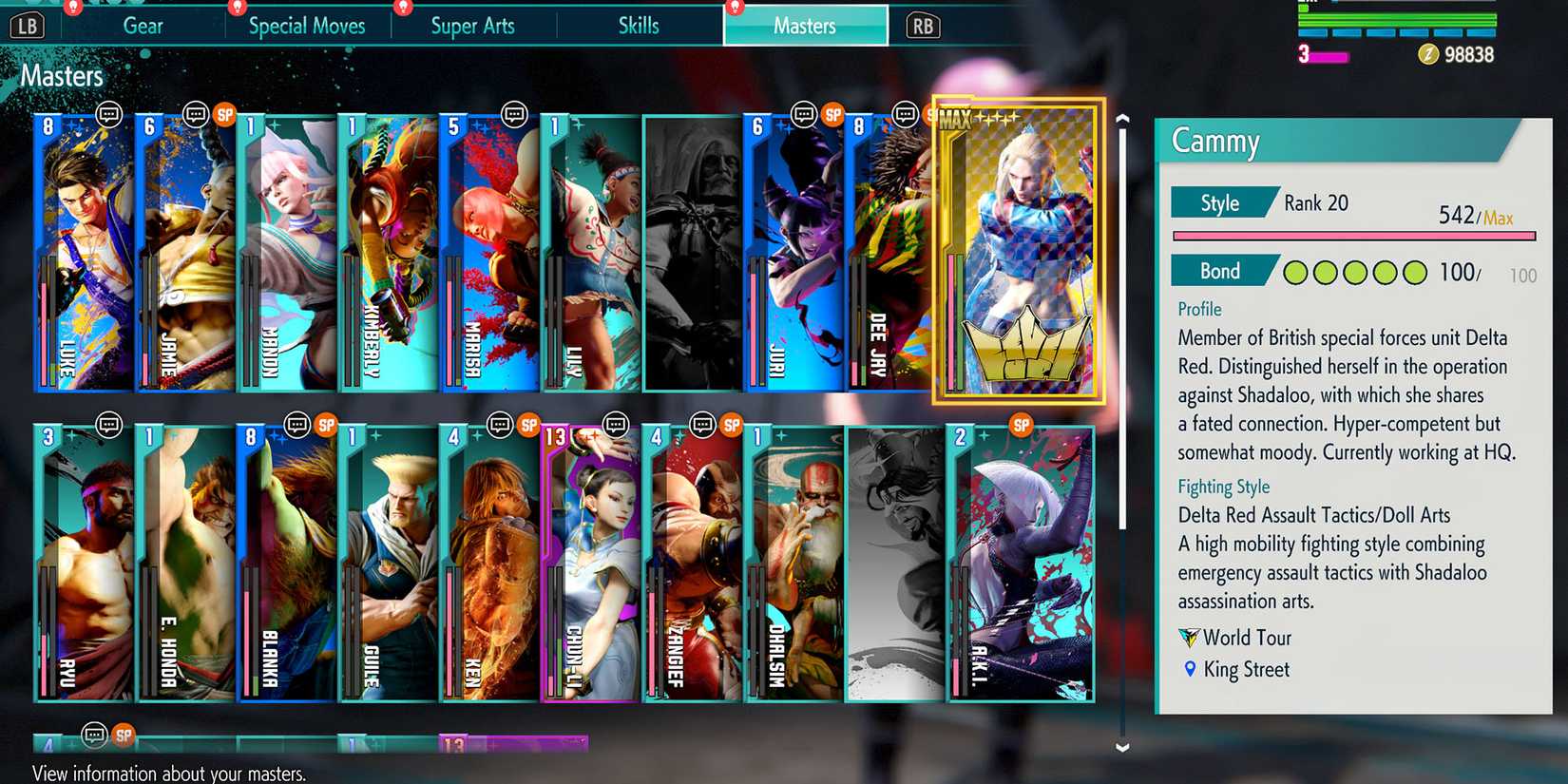The image size is (1568, 784).
Task: Toggle the SP indicator on Ken's card
Action: point(528,425)
